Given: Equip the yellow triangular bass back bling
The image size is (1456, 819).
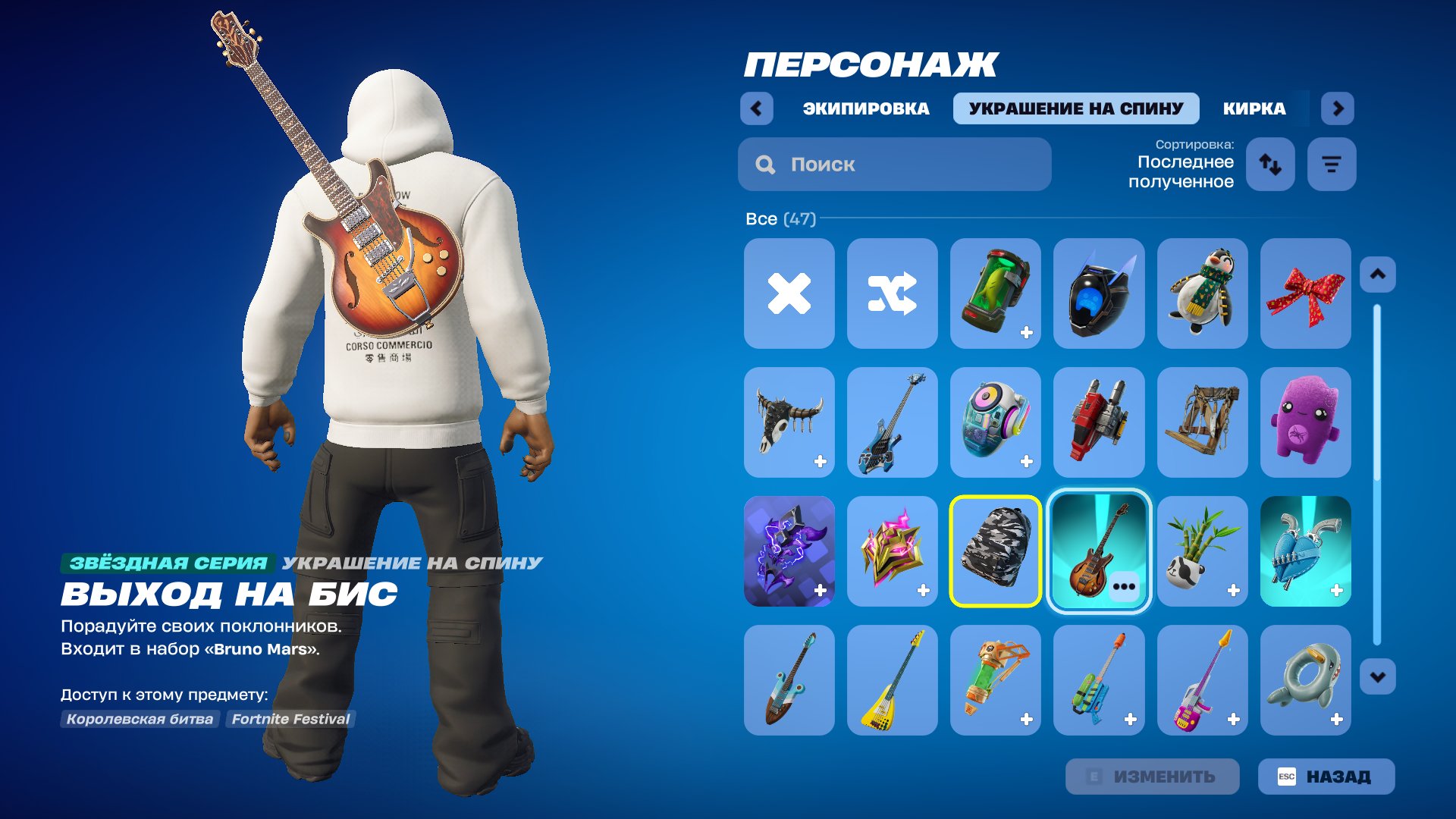Looking at the screenshot, I should (893, 680).
